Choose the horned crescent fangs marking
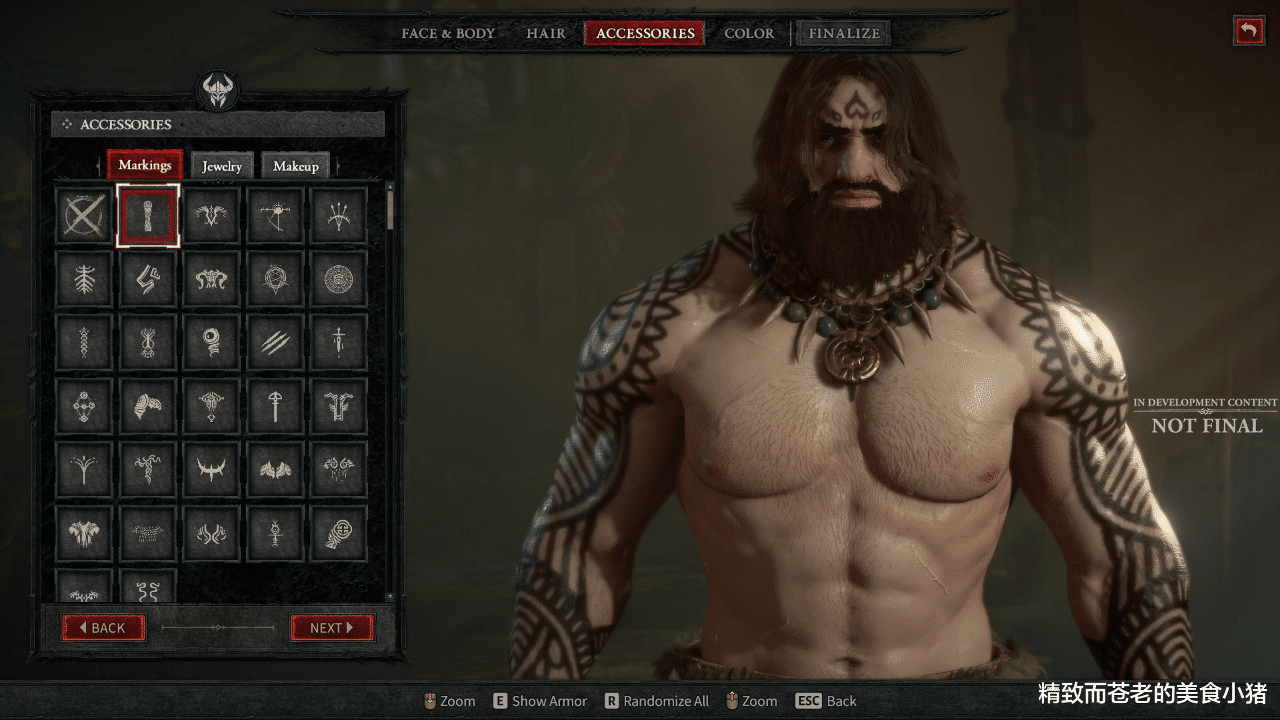The height and width of the screenshot is (720, 1280). coord(211,470)
